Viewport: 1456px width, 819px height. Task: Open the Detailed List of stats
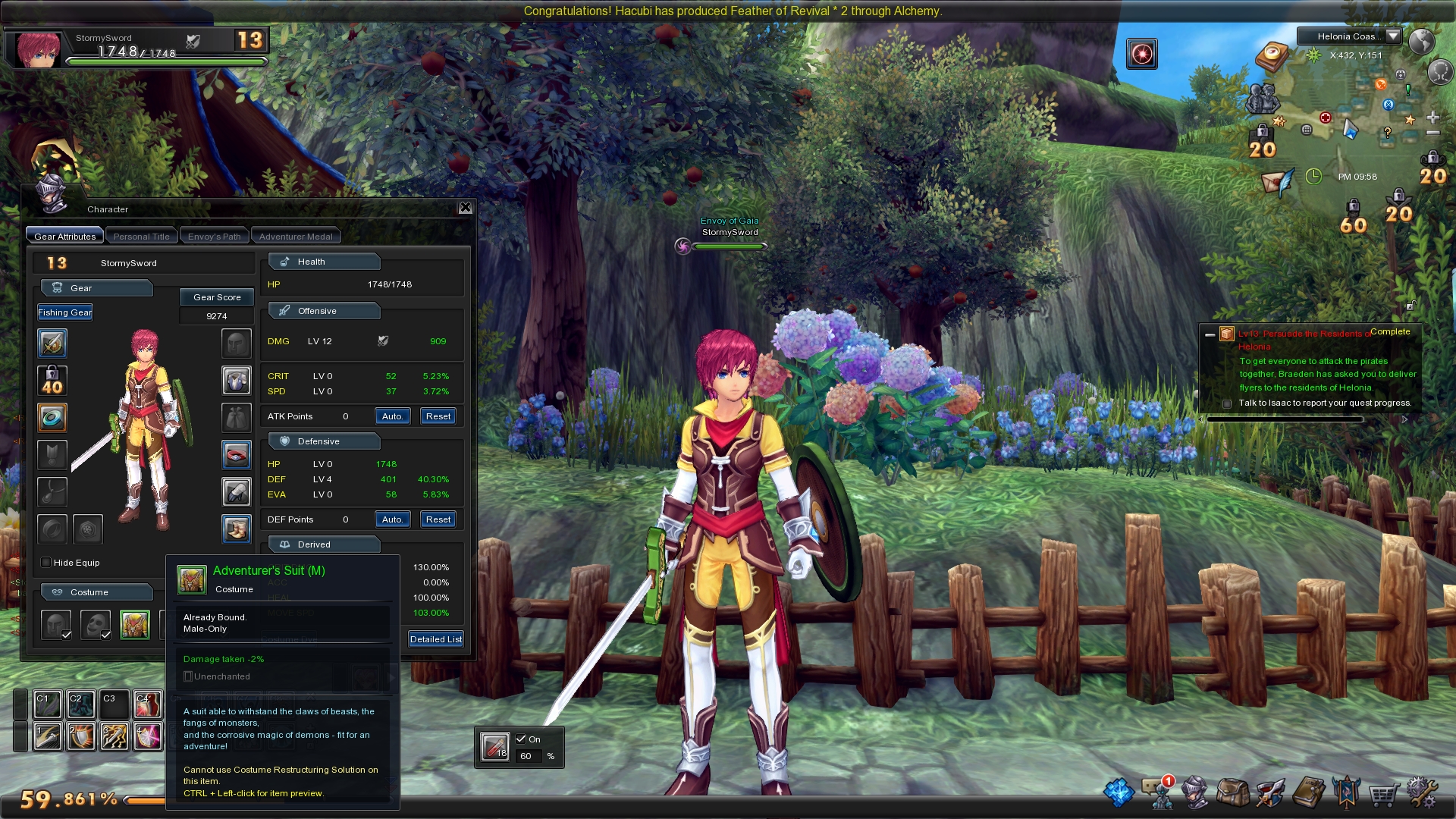point(435,639)
